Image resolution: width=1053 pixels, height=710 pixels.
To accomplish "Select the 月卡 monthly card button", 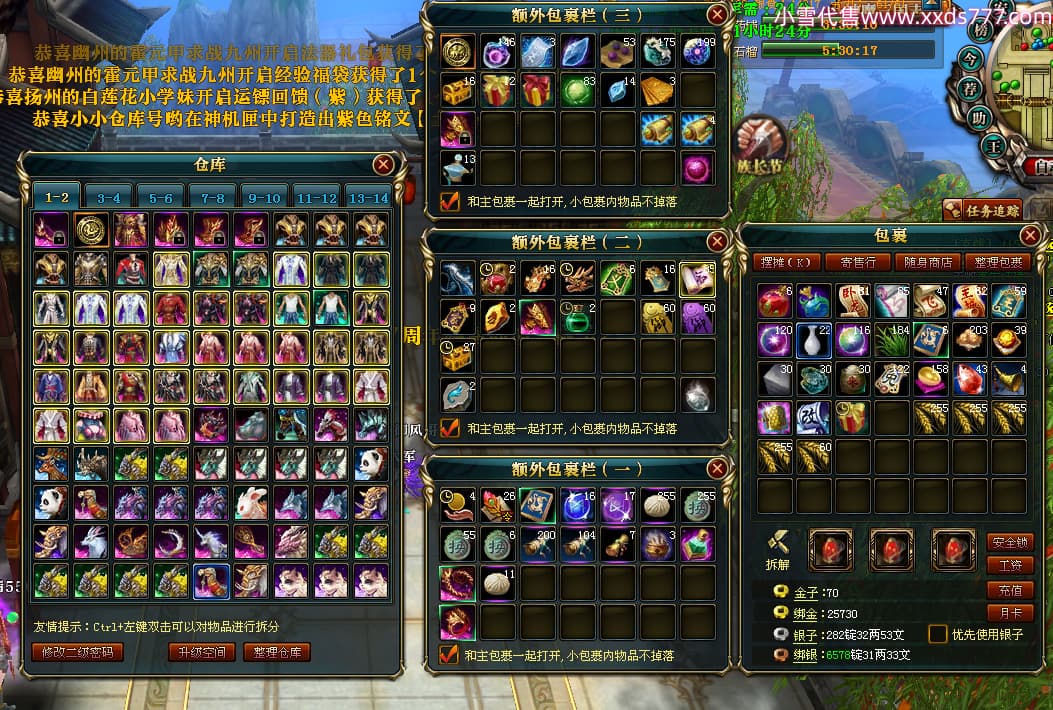I will coord(1010,613).
